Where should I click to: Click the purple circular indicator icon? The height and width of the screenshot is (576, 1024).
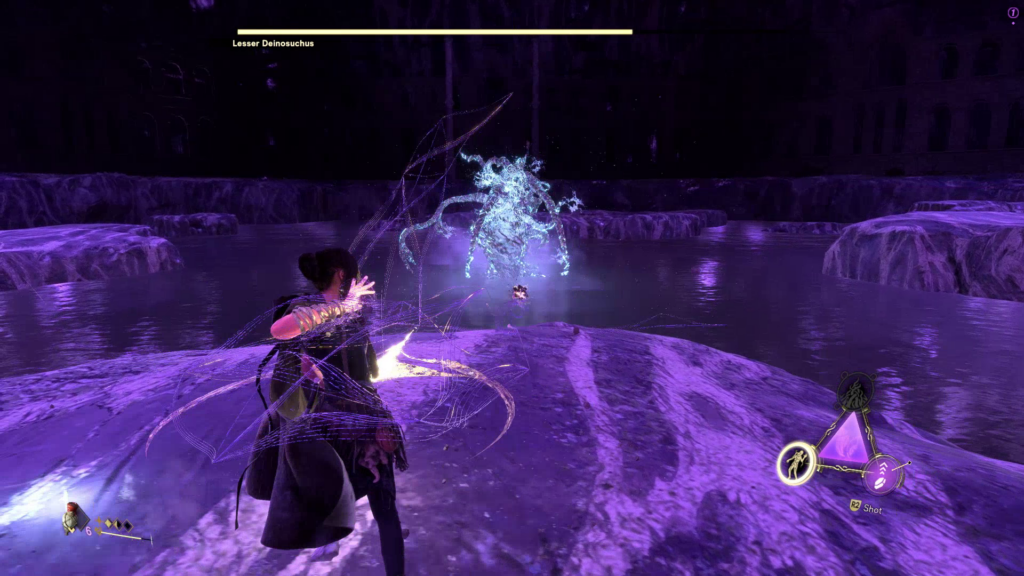coord(1012,13)
